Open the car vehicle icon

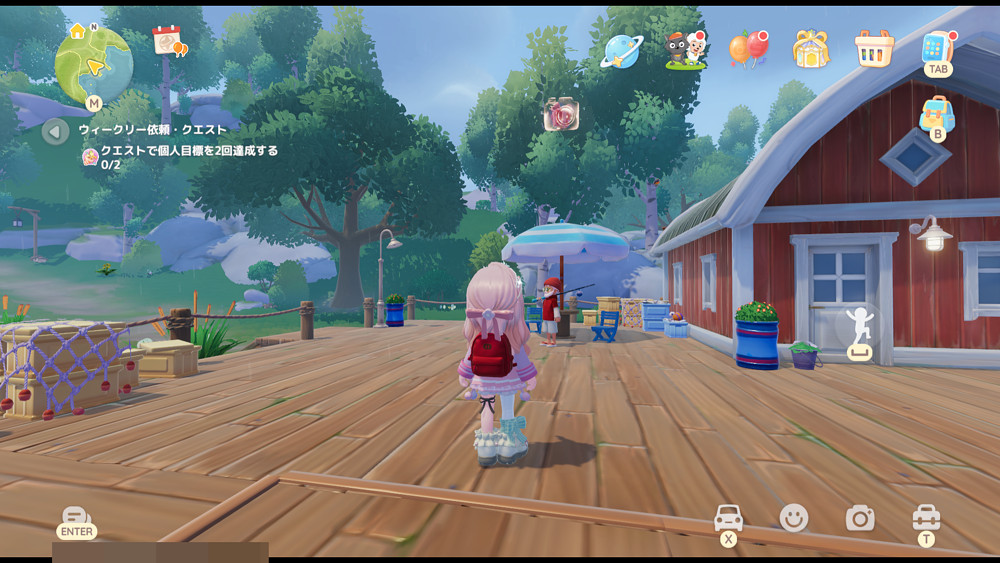click(x=728, y=518)
